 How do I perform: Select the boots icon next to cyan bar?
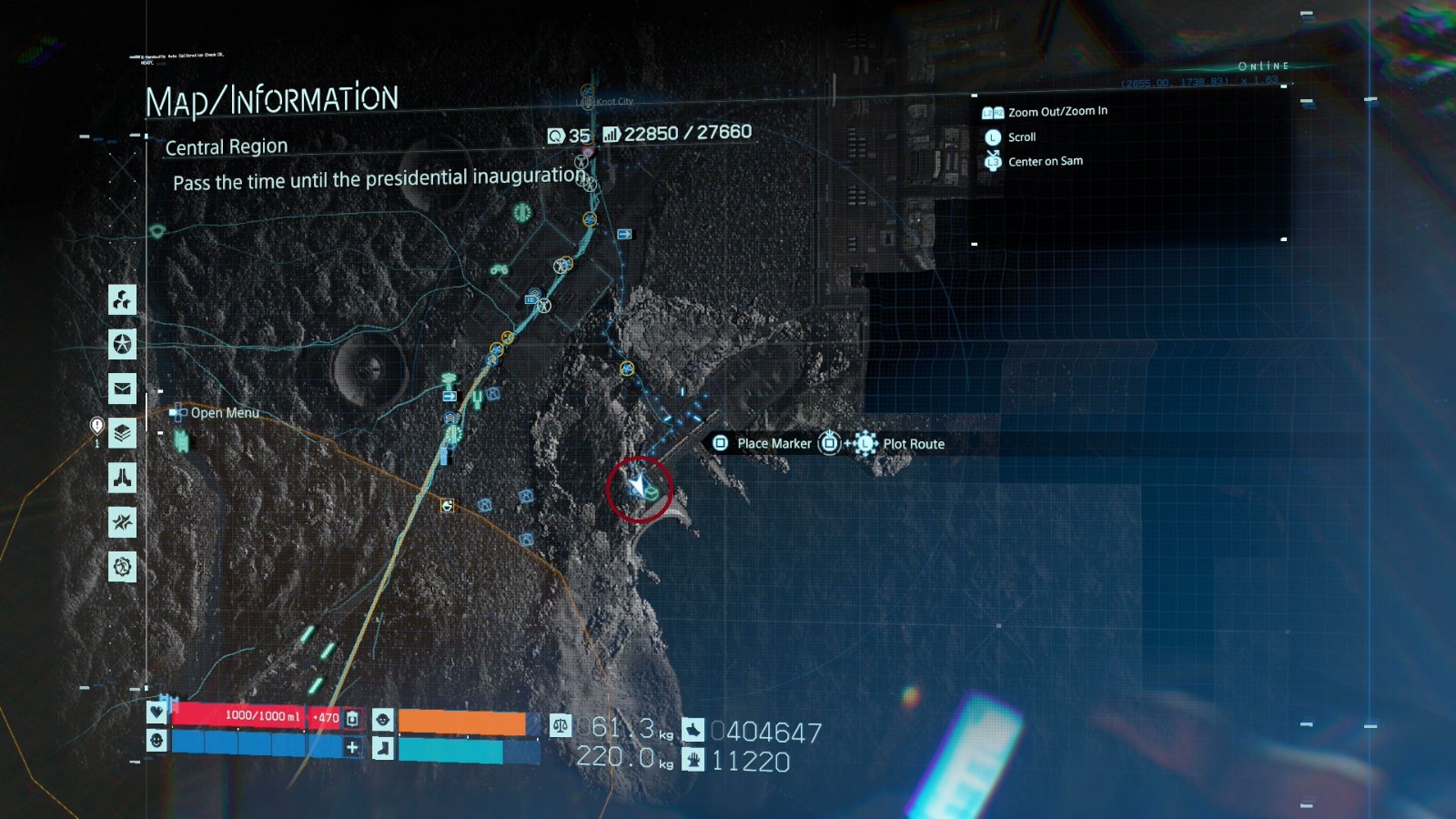382,749
